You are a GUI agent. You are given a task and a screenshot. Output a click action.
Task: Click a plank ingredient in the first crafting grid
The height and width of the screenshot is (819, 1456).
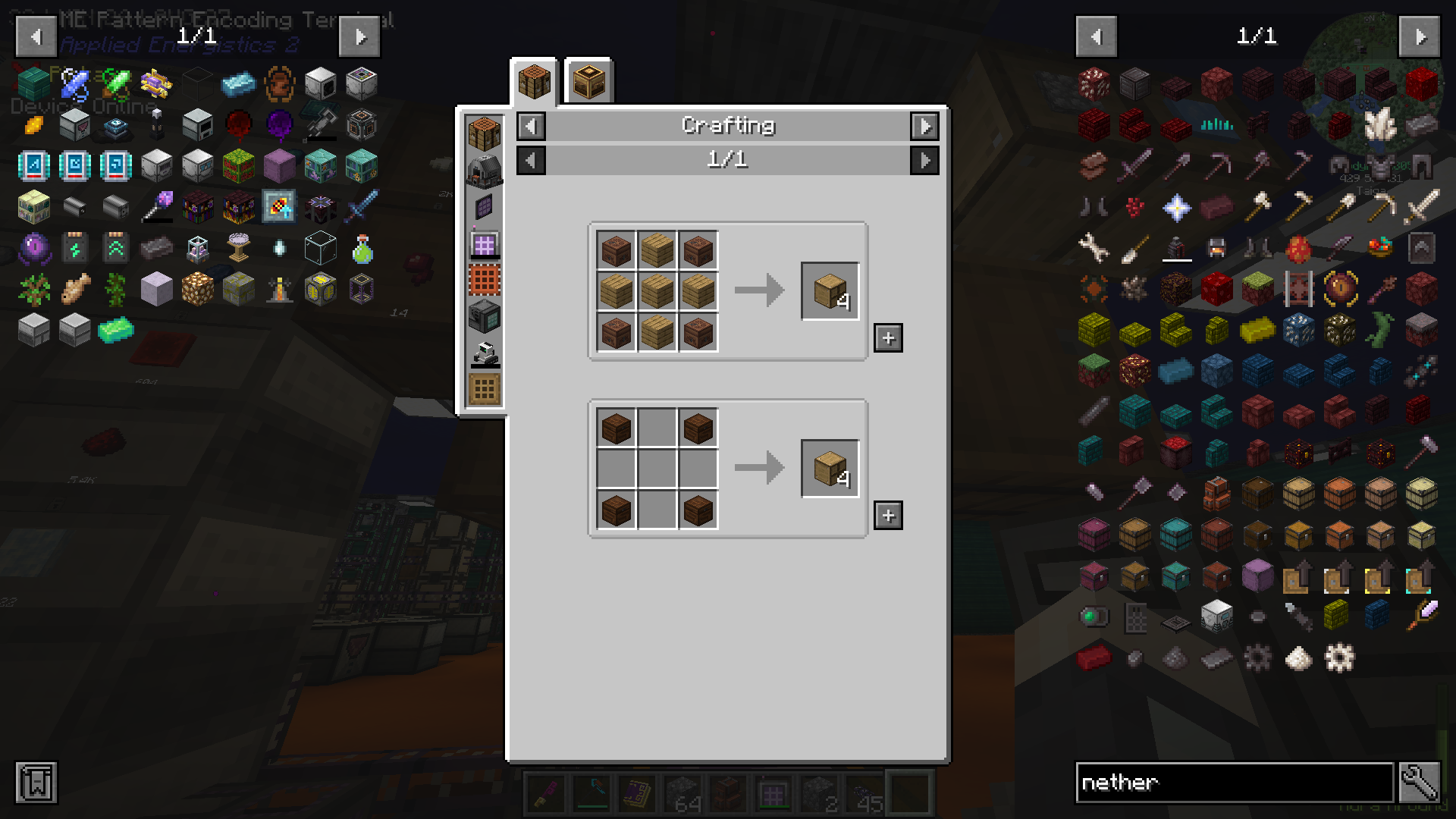pyautogui.click(x=657, y=289)
